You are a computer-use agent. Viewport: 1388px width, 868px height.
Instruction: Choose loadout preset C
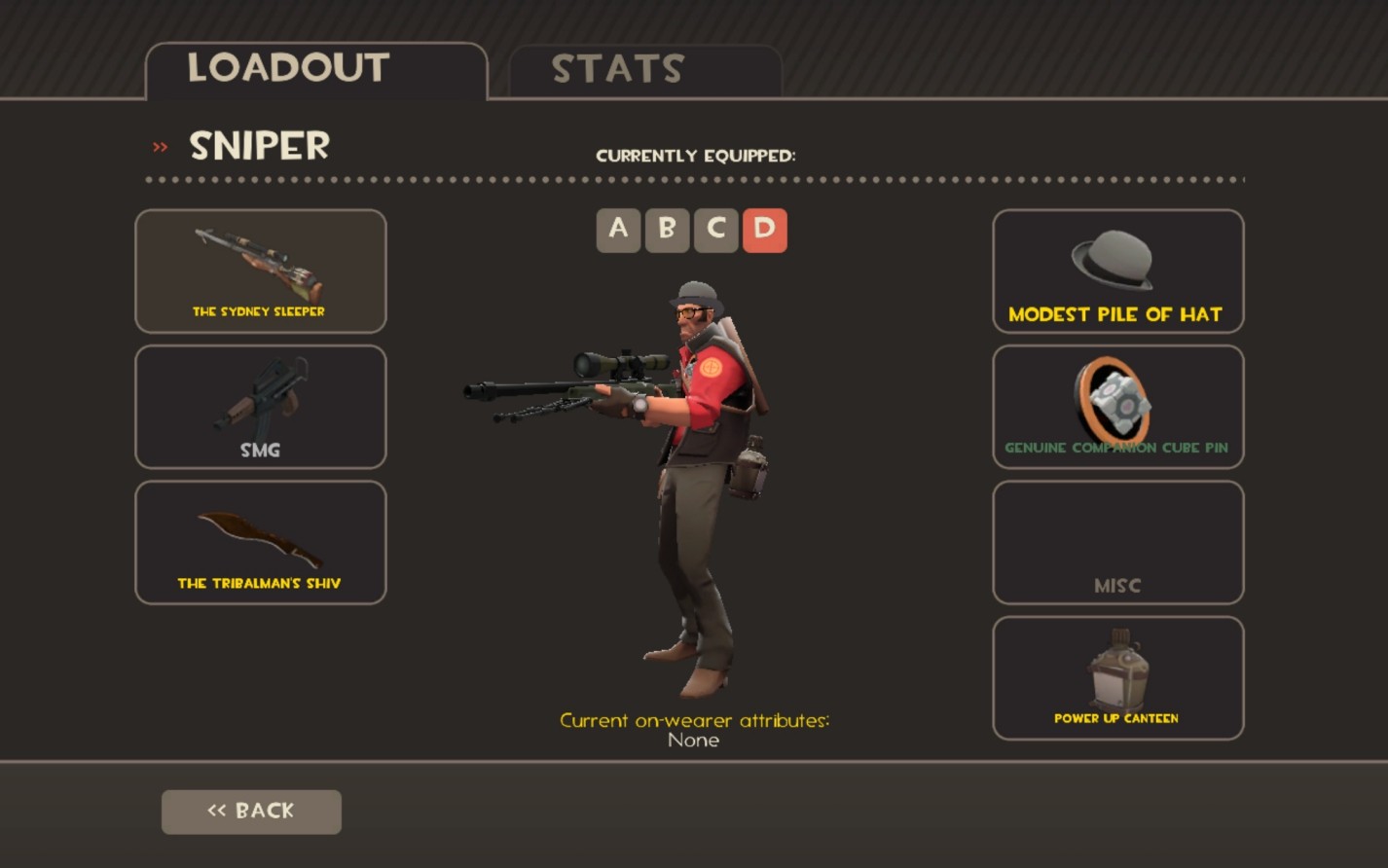click(715, 230)
